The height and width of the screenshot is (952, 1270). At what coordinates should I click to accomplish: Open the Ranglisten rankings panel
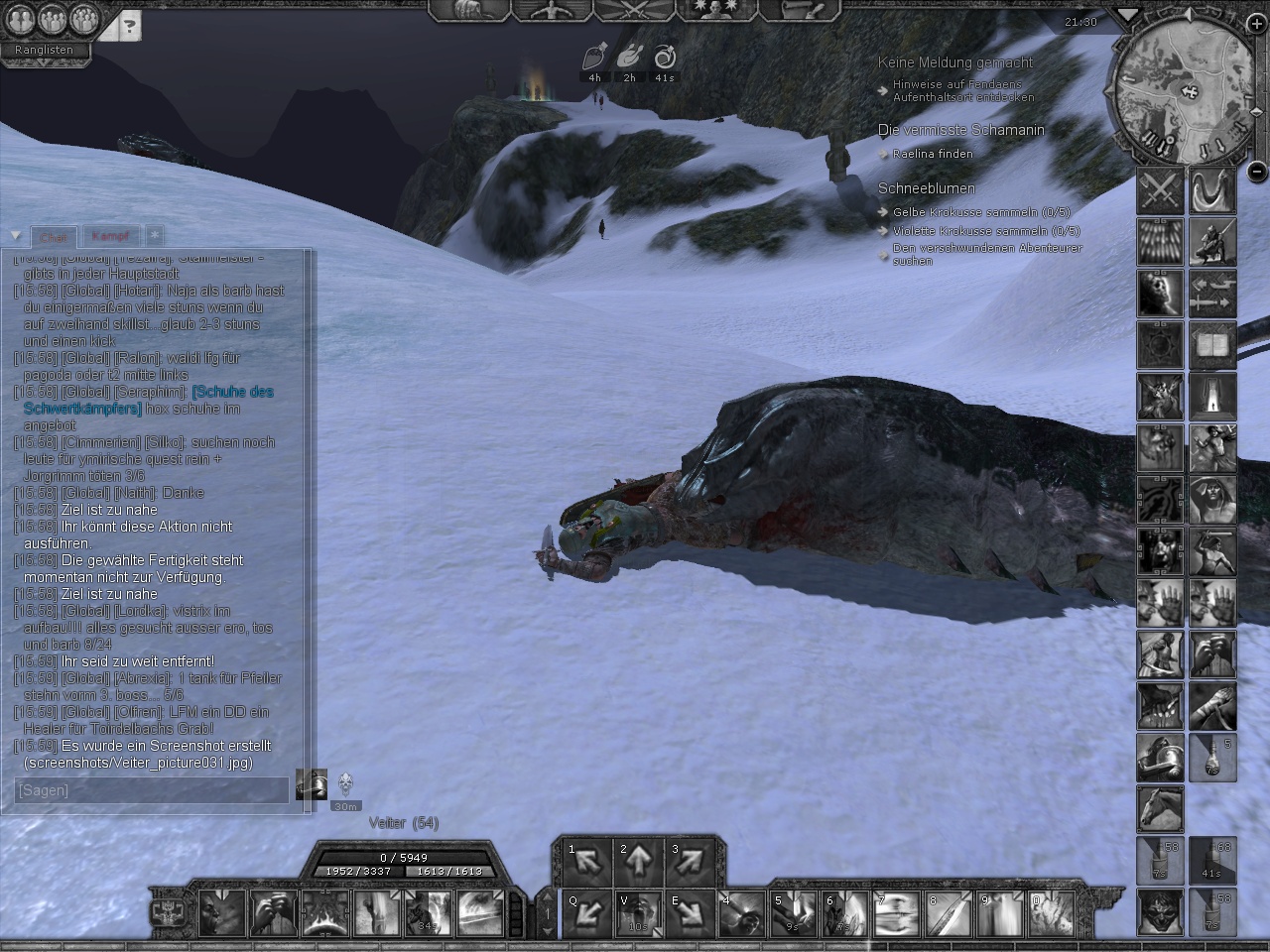pos(45,50)
